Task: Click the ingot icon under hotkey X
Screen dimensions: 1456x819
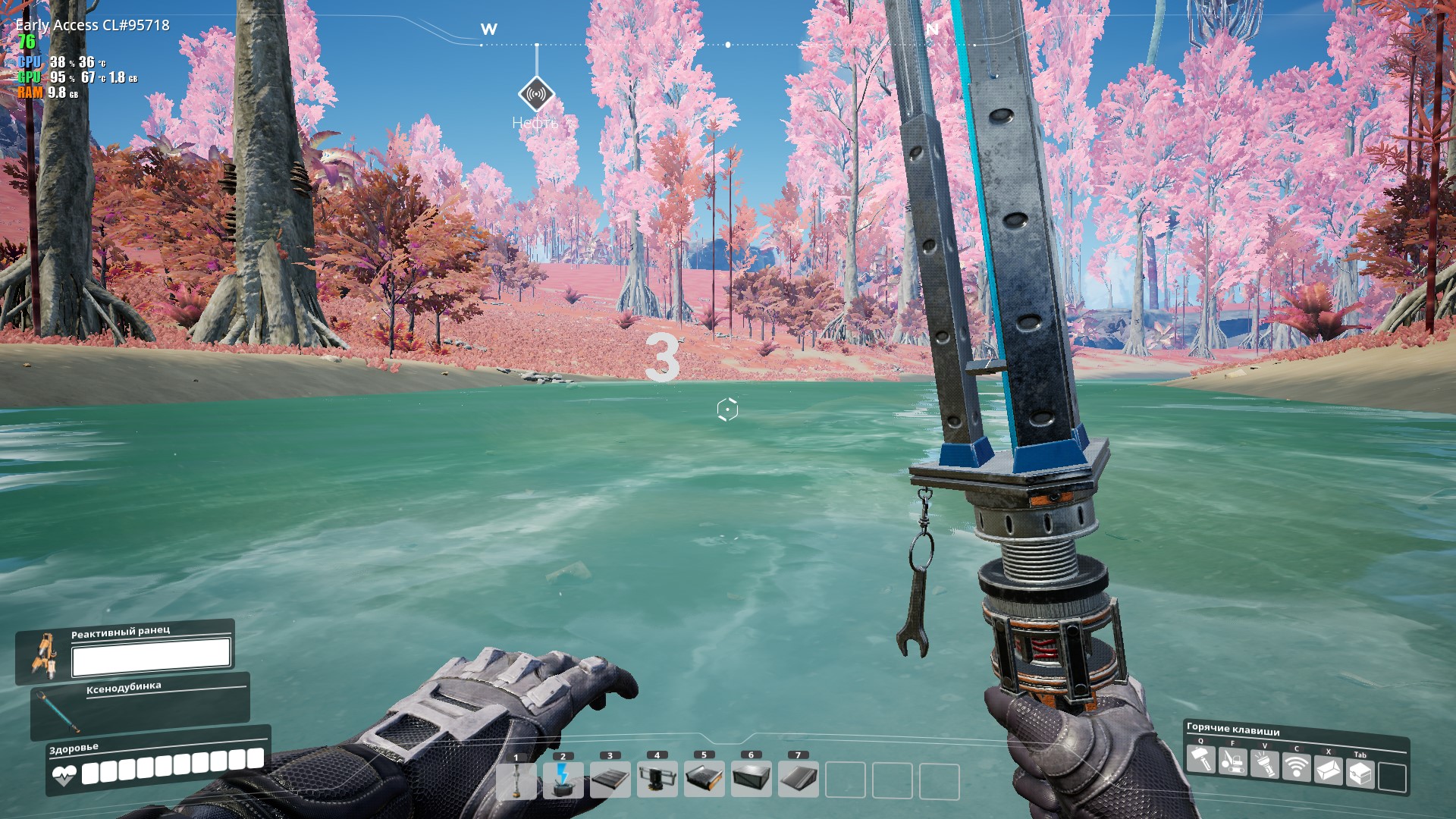Action: (1329, 771)
